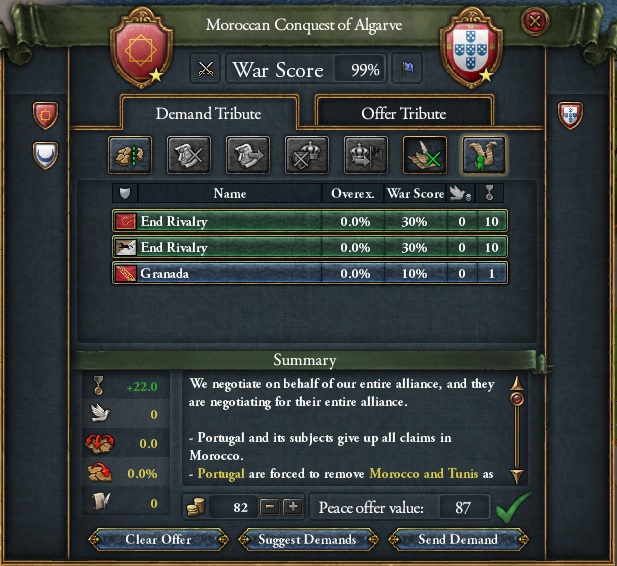Select the Demand Tribute tab
This screenshot has width=617, height=566.
coord(210,113)
